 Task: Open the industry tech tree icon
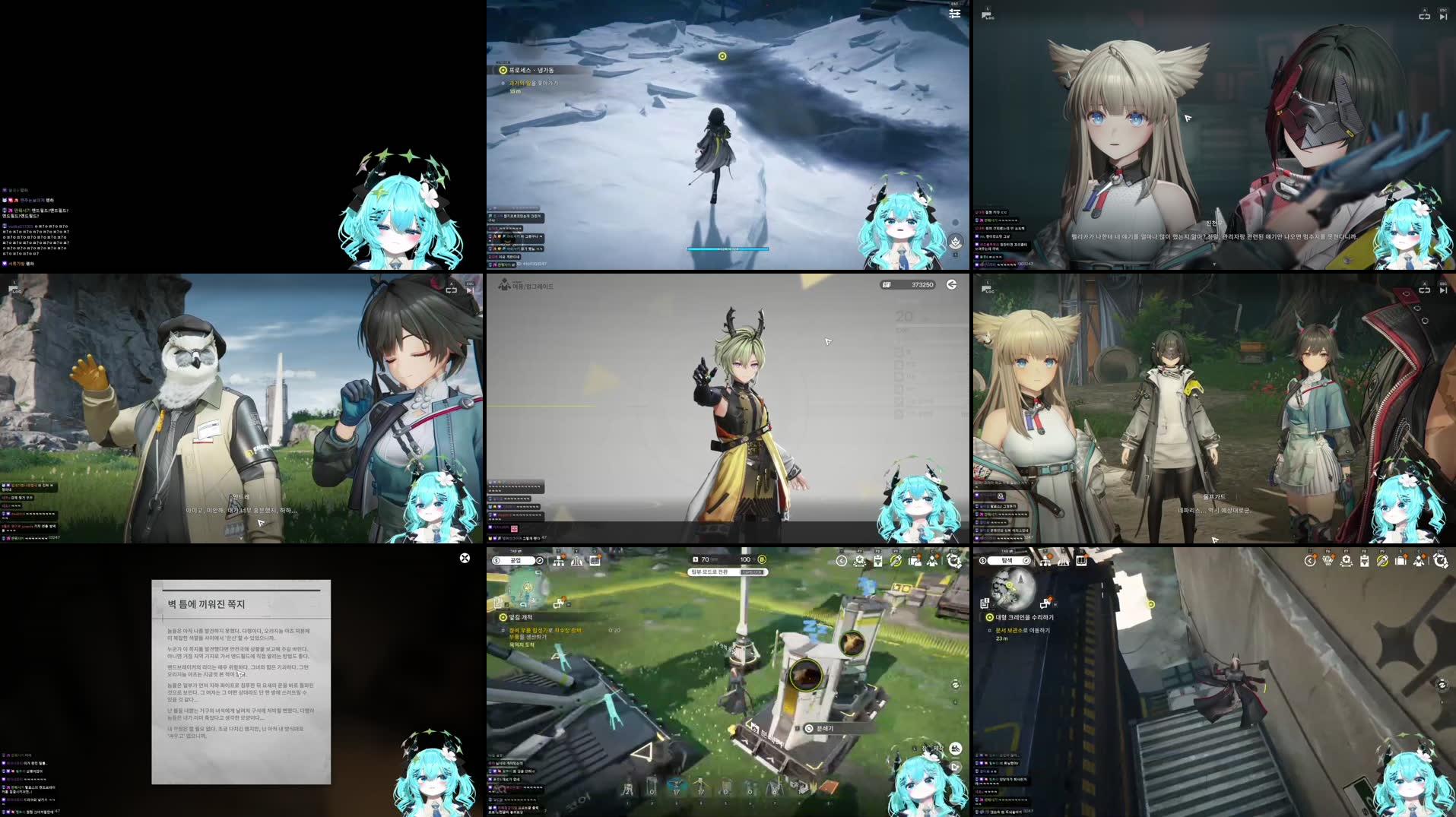[559, 561]
